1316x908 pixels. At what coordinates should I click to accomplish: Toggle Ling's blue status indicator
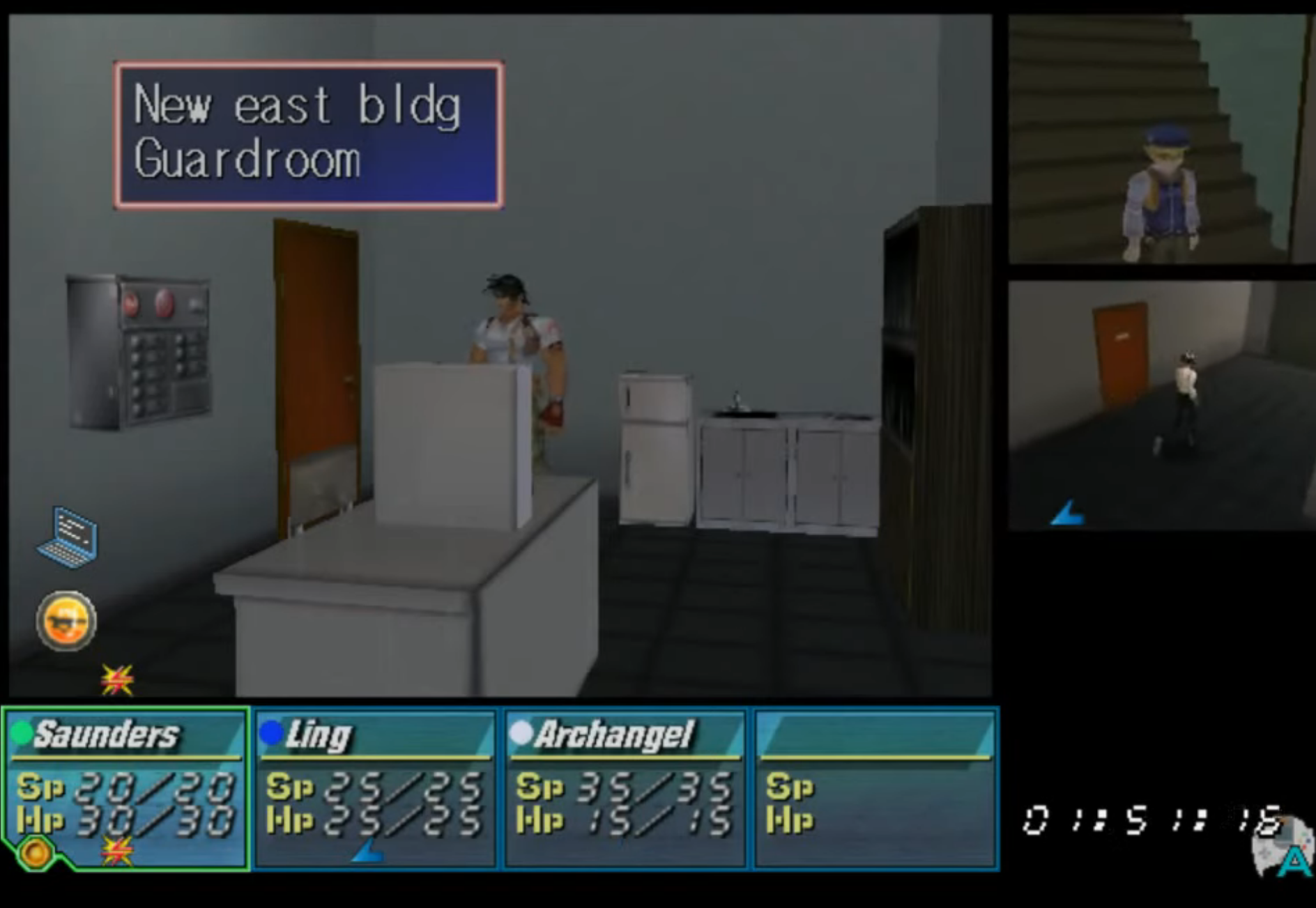pyautogui.click(x=272, y=733)
